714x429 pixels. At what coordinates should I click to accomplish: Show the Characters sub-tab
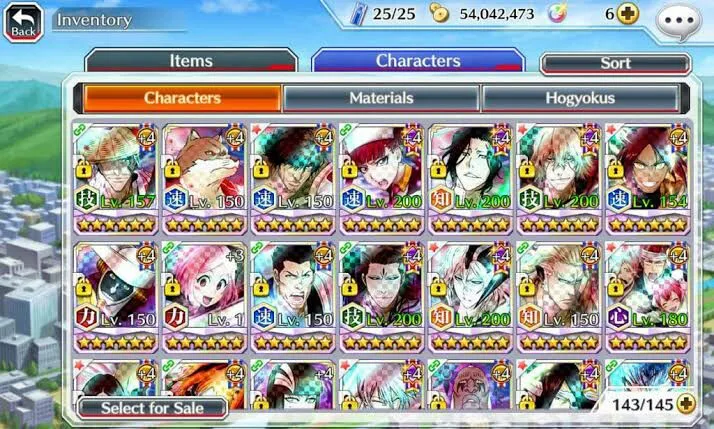182,98
